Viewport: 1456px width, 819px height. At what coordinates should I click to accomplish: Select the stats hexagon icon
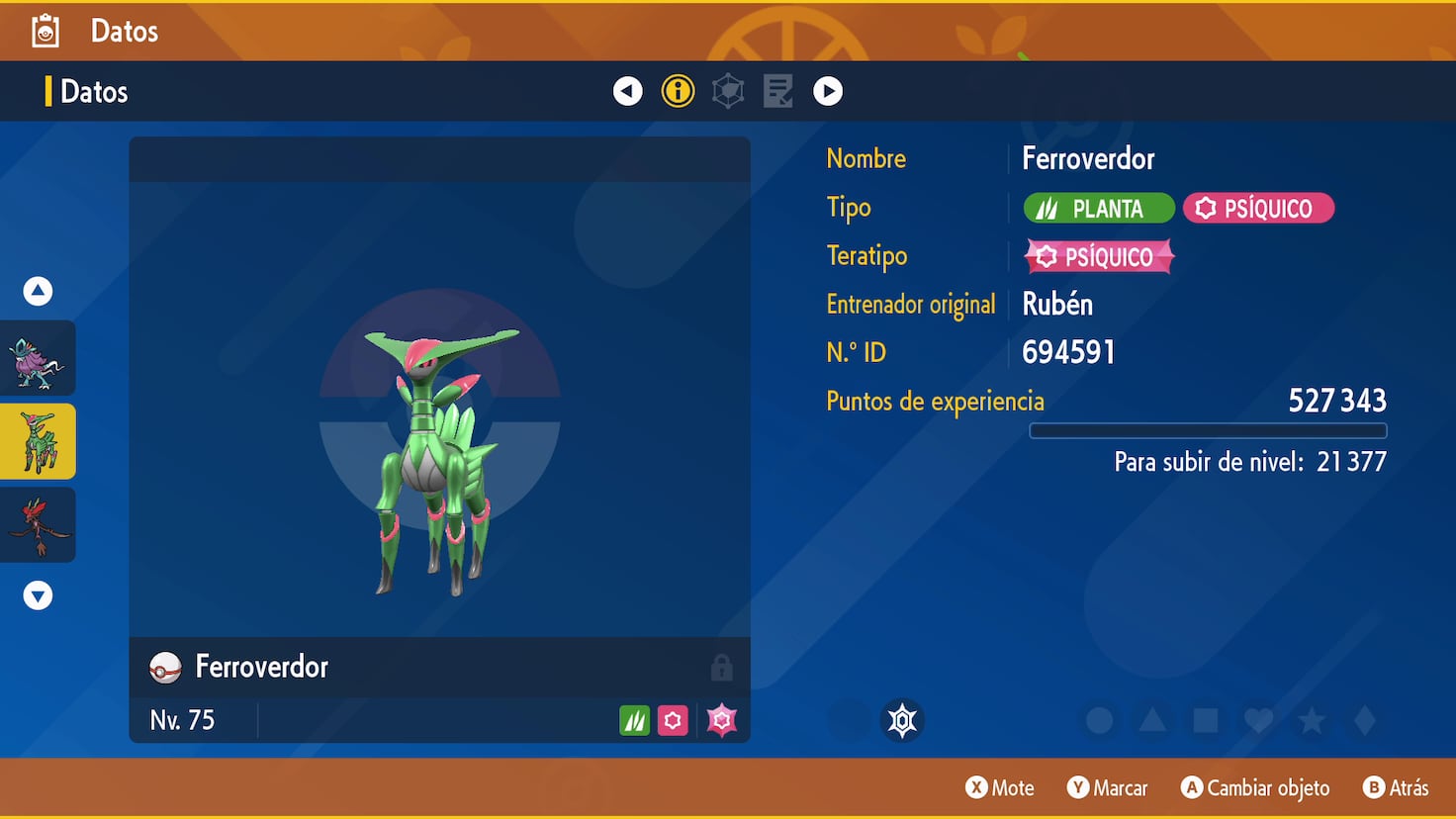pyautogui.click(x=728, y=90)
